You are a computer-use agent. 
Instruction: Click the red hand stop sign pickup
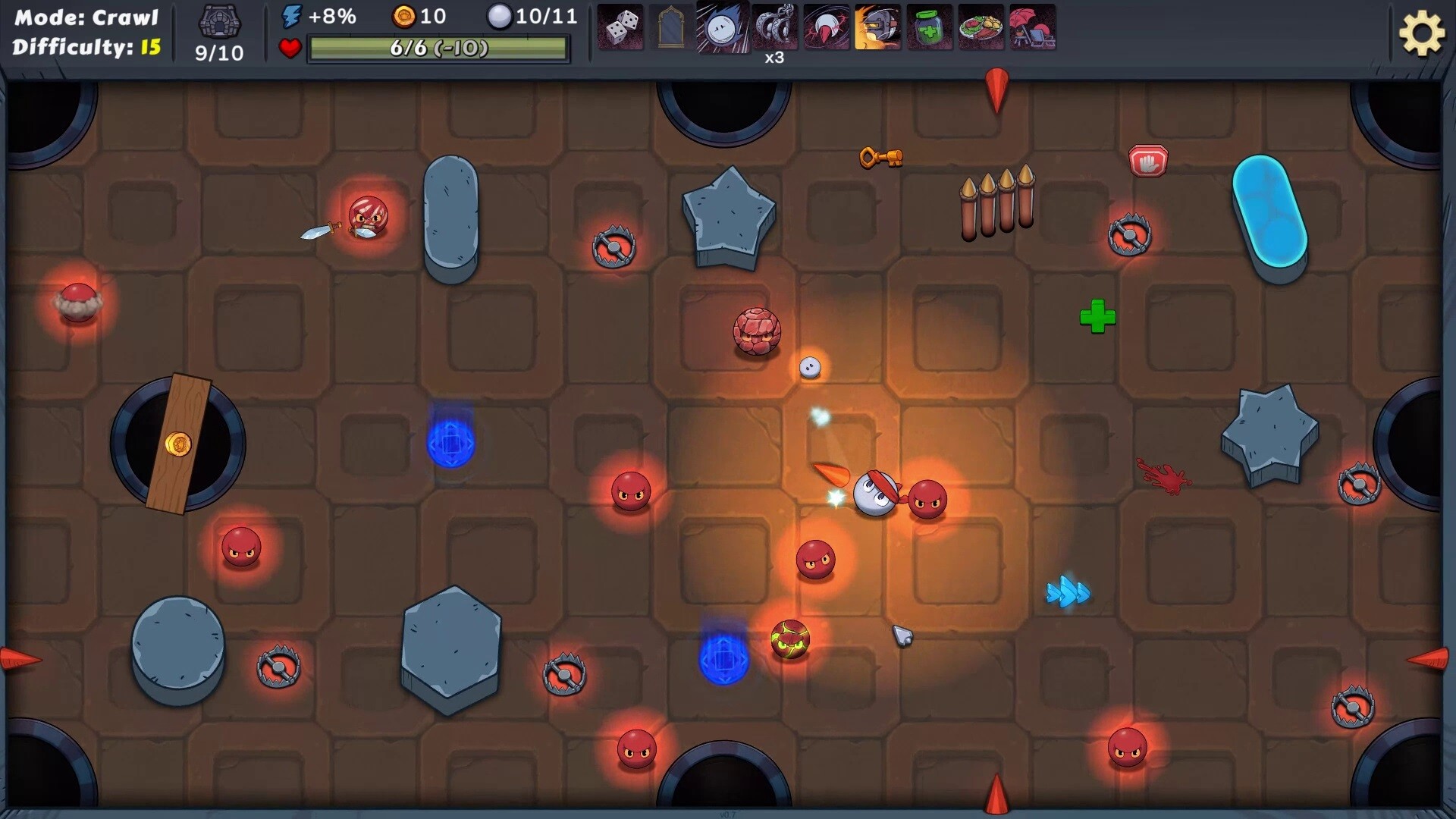1149,160
